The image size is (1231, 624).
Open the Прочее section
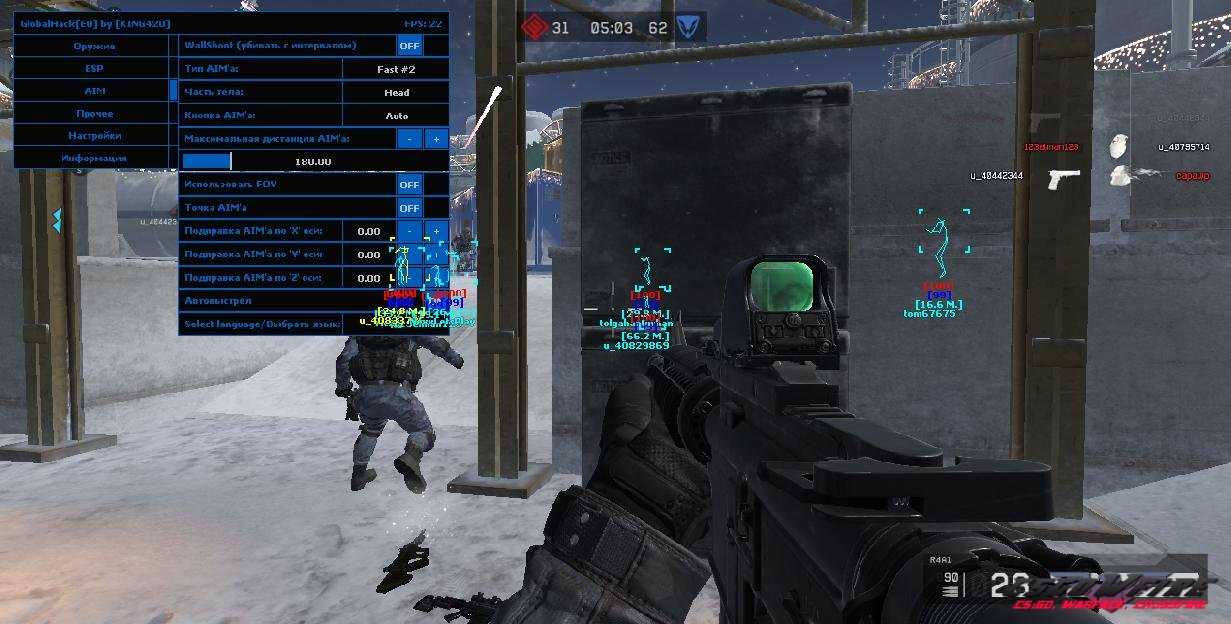click(x=94, y=114)
